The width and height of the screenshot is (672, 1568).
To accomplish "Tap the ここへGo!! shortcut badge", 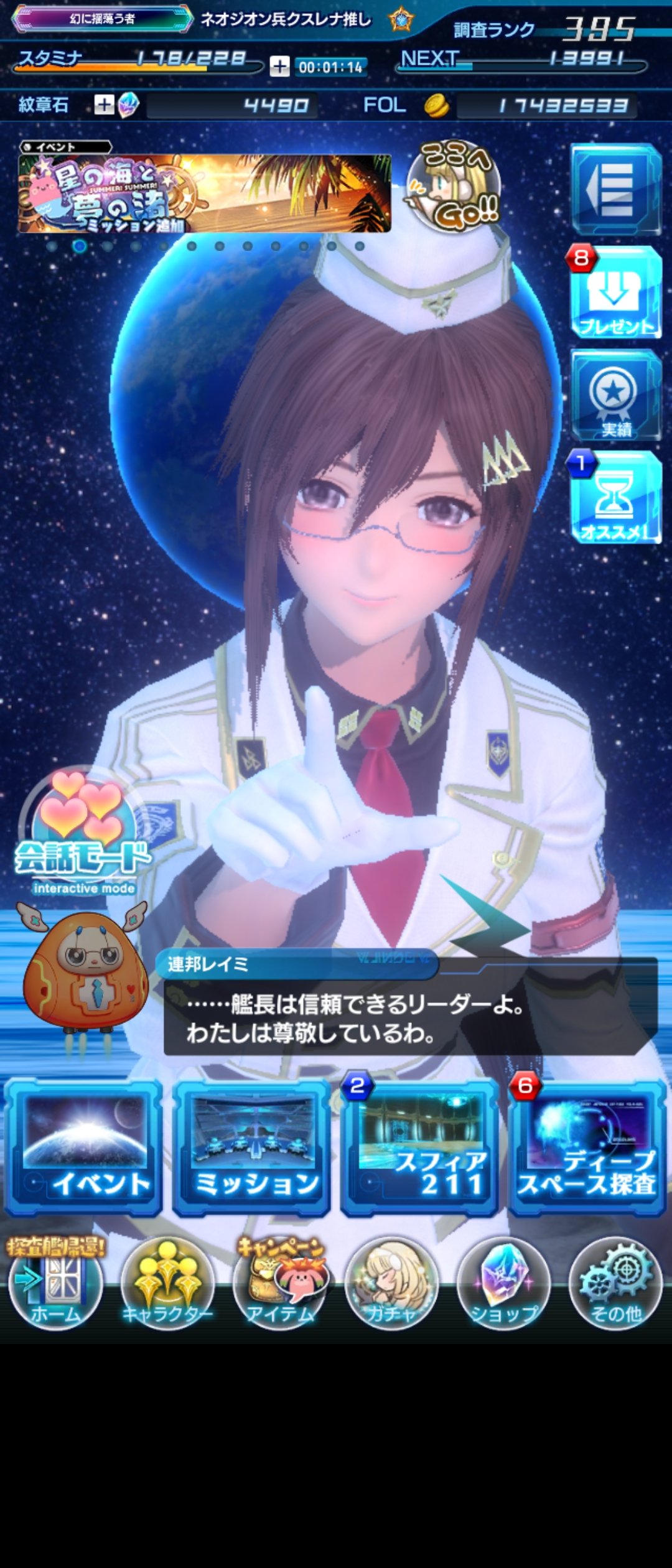I will 454,187.
